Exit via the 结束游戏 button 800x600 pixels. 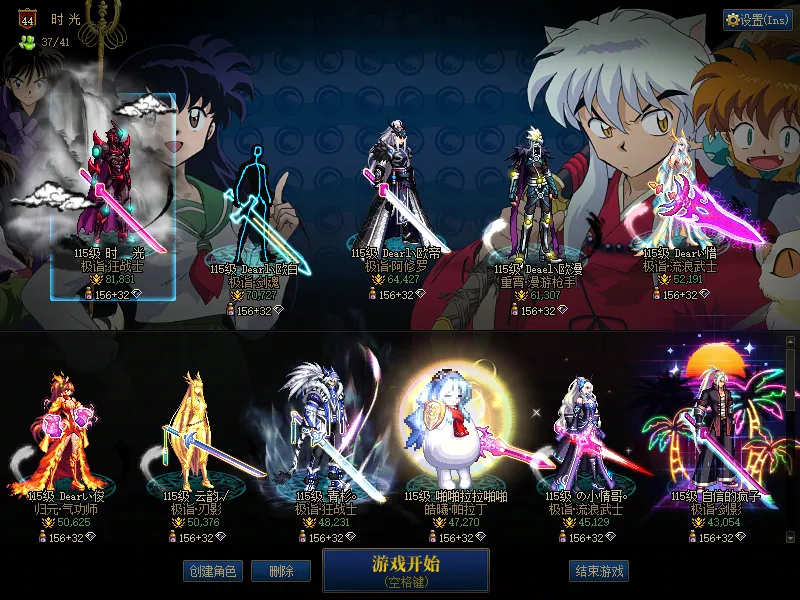point(599,571)
